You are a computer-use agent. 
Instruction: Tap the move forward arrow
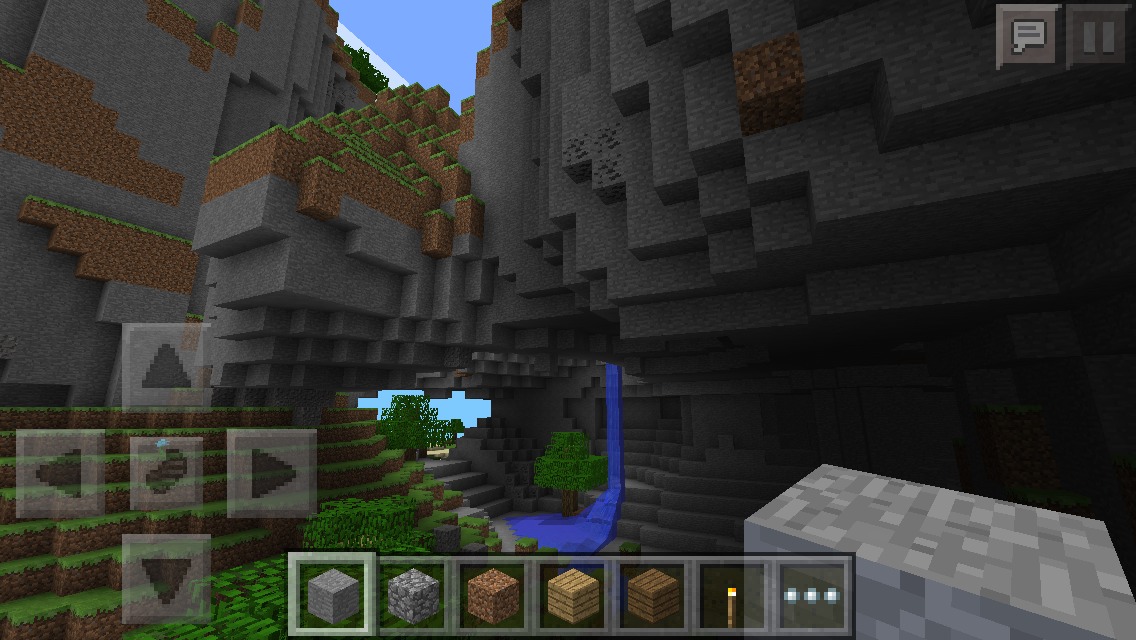coord(166,366)
